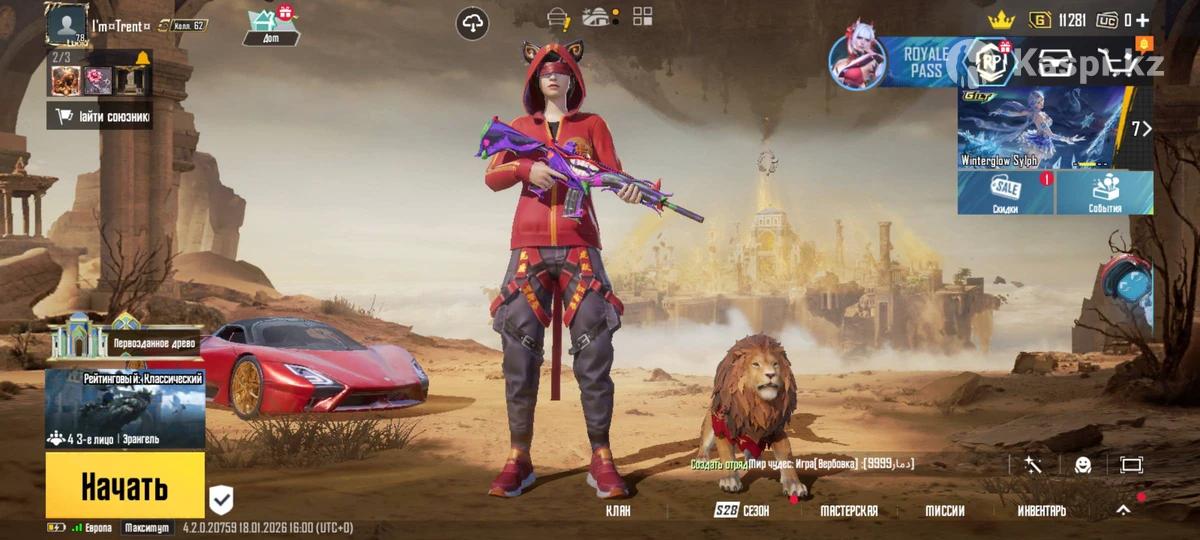Screen dimensions: 1200x540
Task: Expand the bottom menu with the up arrow
Action: (x=1123, y=510)
